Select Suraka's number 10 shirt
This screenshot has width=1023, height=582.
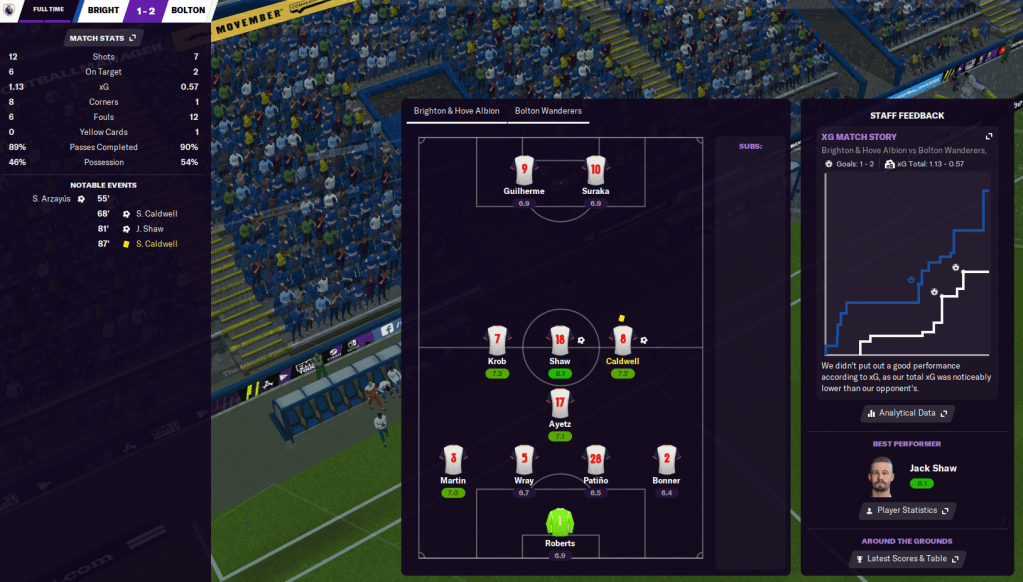click(595, 170)
